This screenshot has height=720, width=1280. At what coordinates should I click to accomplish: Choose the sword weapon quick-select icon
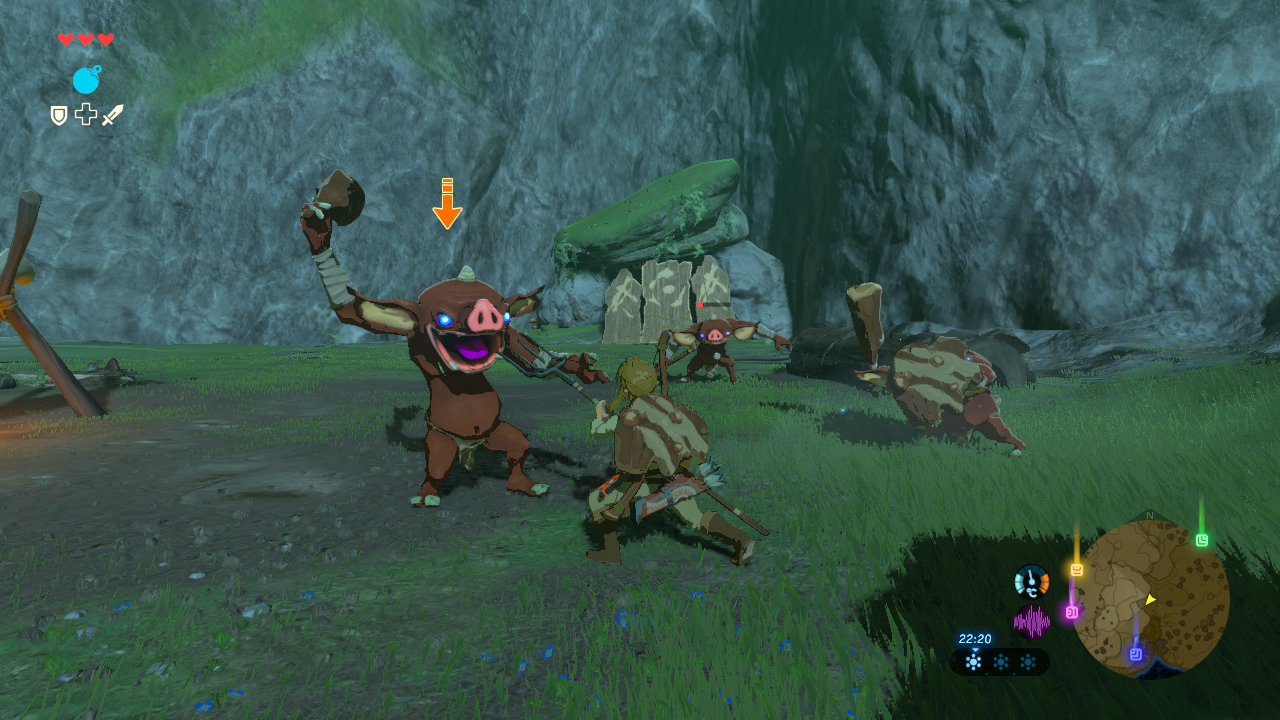[112, 115]
